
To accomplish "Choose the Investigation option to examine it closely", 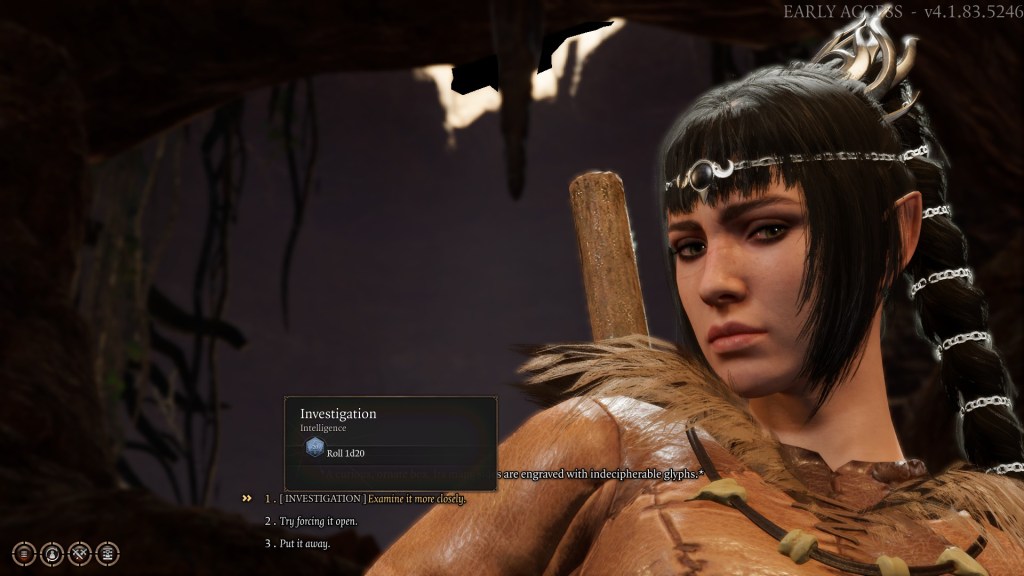I will pos(370,498).
